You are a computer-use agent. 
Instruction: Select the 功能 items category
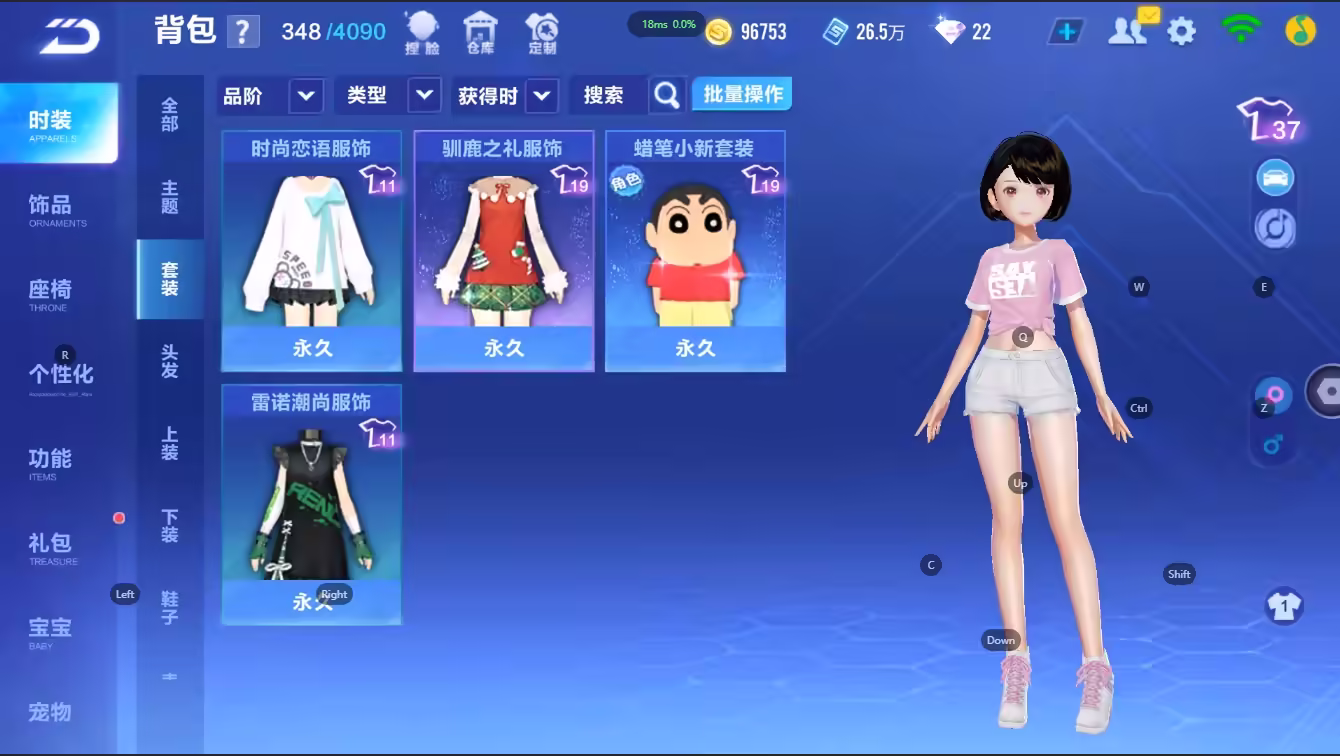point(50,462)
